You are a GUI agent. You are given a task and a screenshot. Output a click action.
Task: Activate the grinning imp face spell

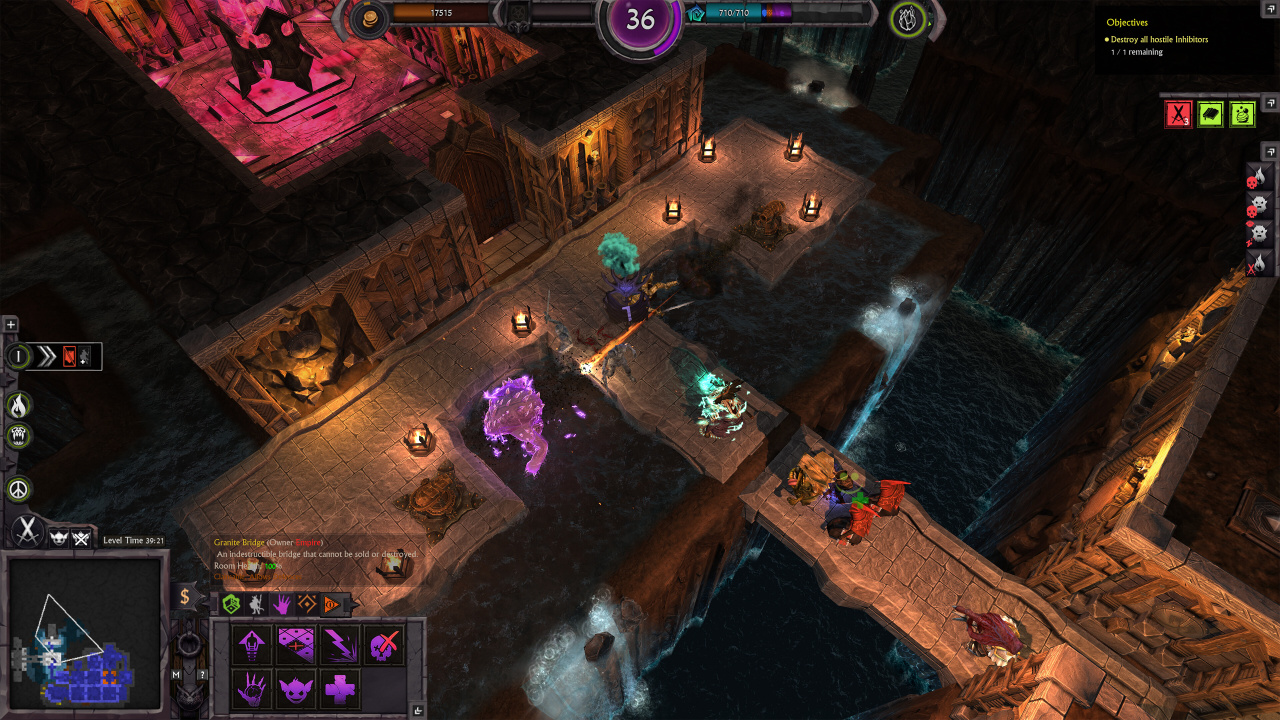click(295, 689)
